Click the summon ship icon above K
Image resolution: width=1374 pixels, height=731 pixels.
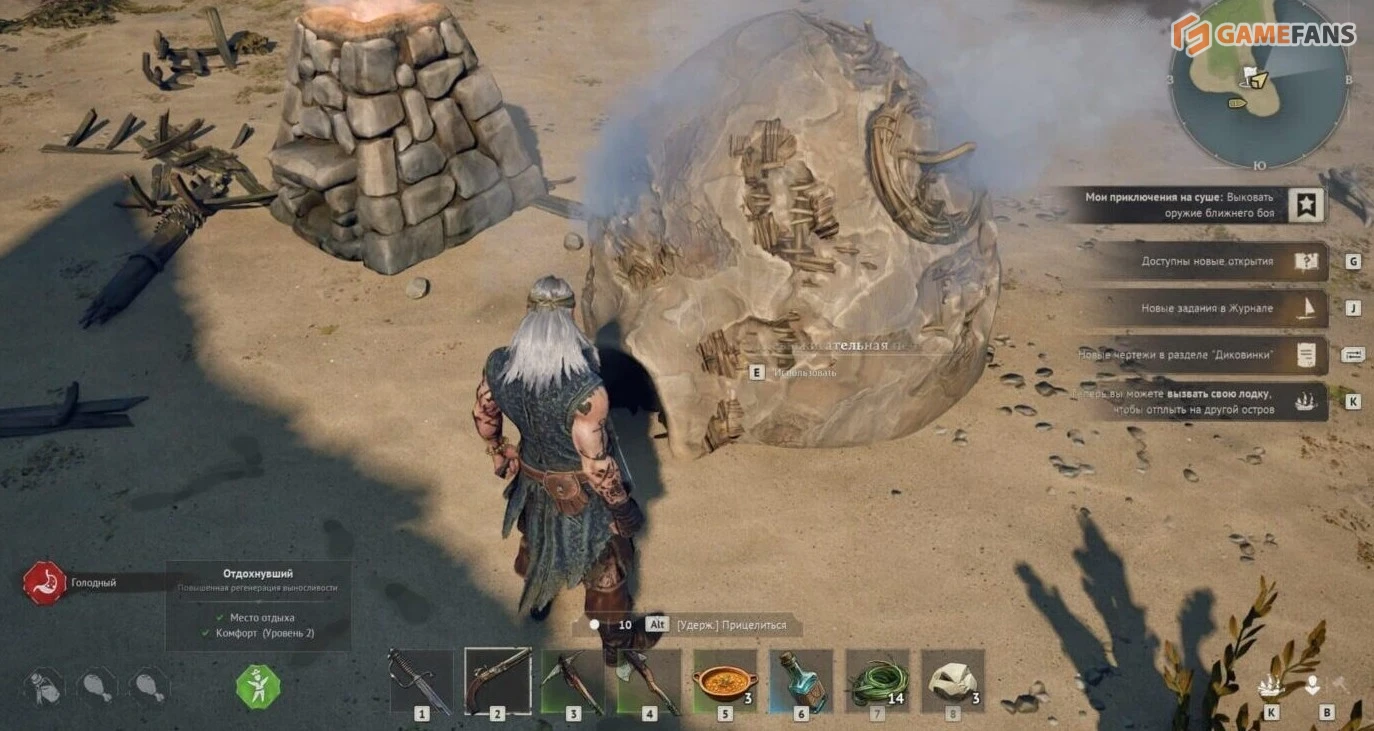pos(1271,686)
